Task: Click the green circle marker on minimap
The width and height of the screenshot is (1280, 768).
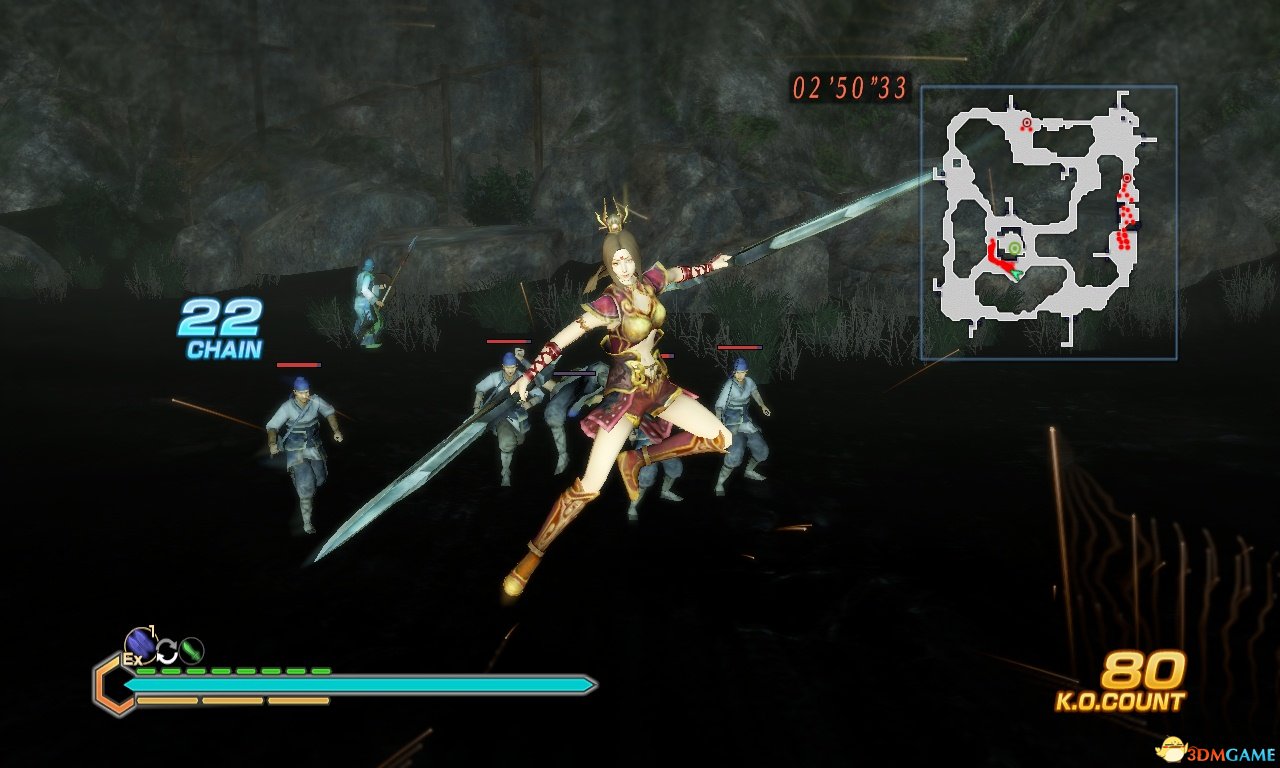Action: (1014, 247)
